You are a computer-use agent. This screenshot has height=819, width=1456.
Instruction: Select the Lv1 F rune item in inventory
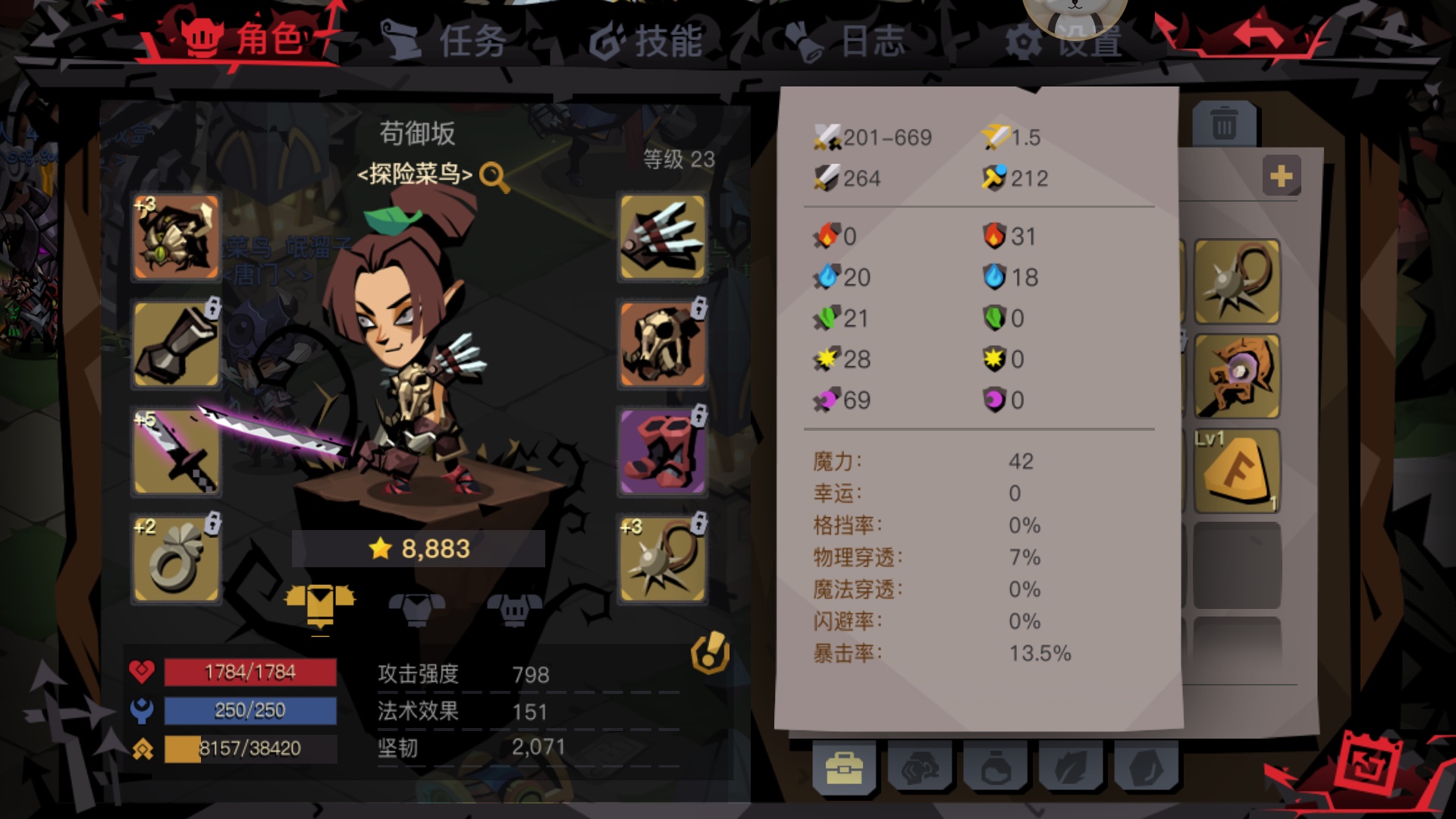(1236, 469)
